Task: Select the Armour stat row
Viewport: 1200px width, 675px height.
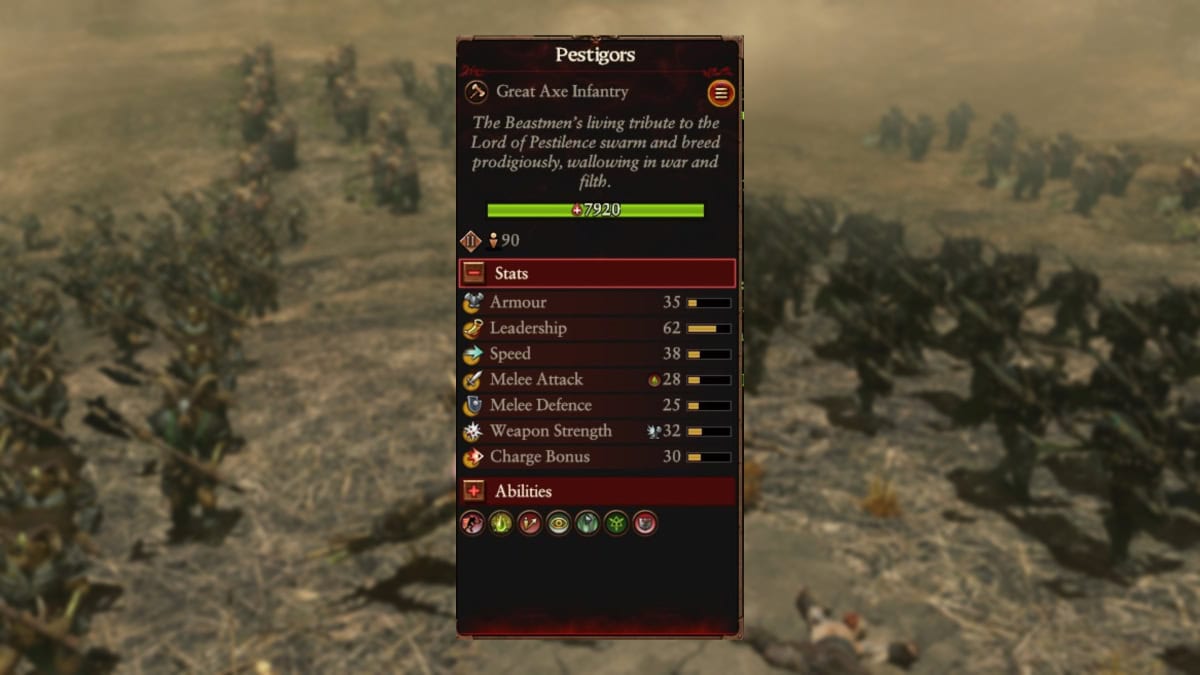Action: pos(596,302)
